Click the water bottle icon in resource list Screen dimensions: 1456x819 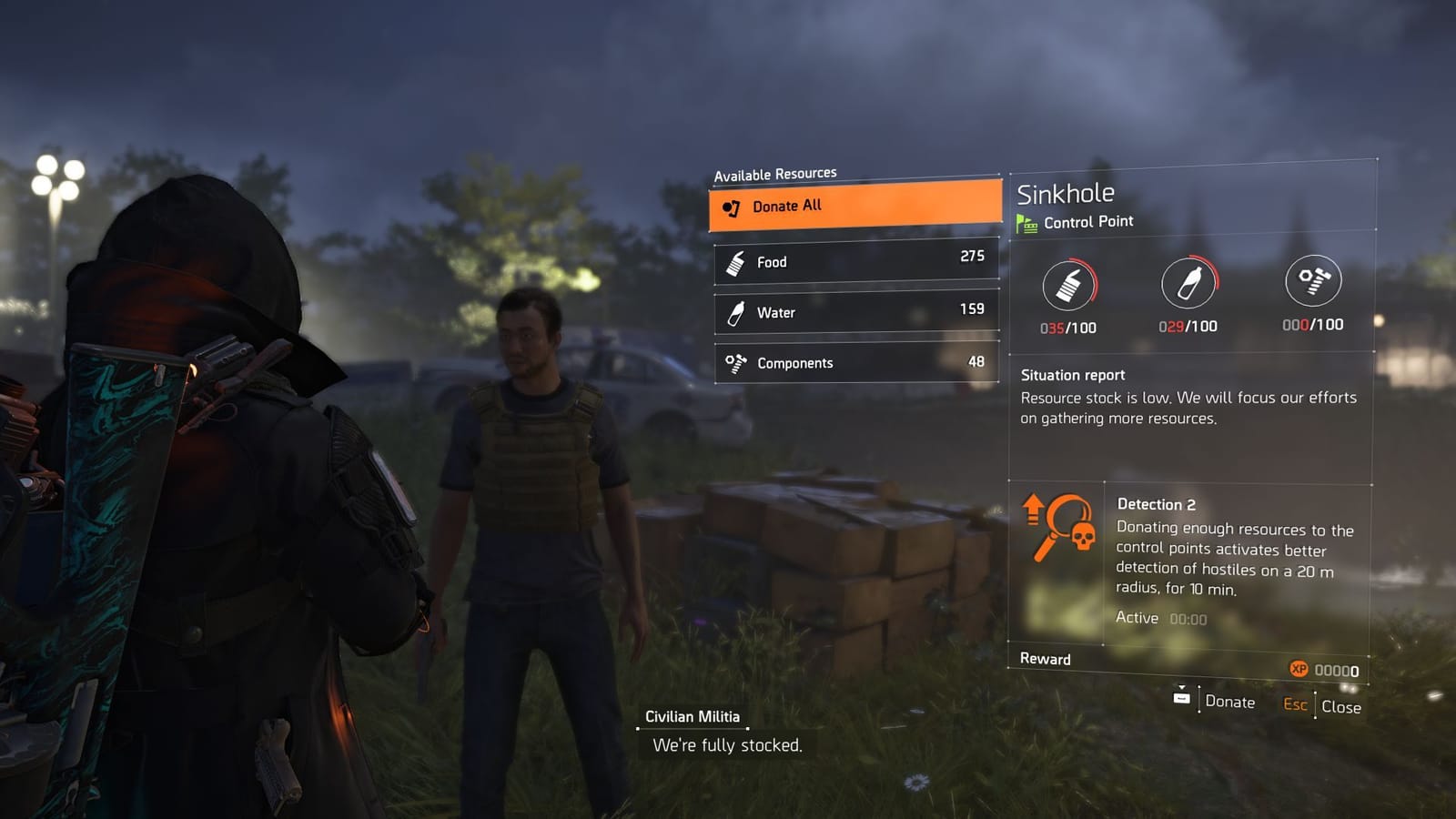click(x=735, y=312)
